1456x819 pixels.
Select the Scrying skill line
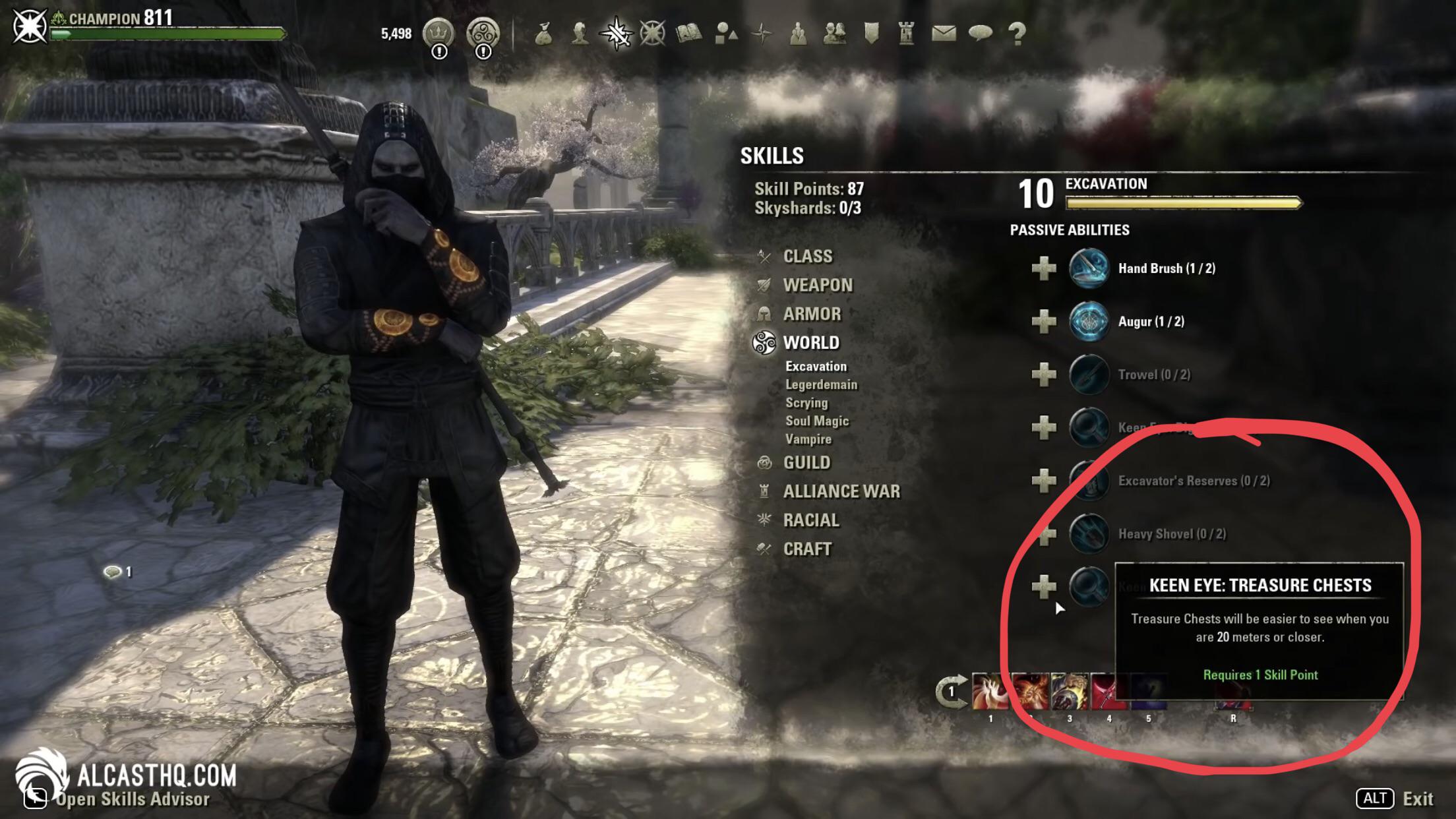pos(806,403)
